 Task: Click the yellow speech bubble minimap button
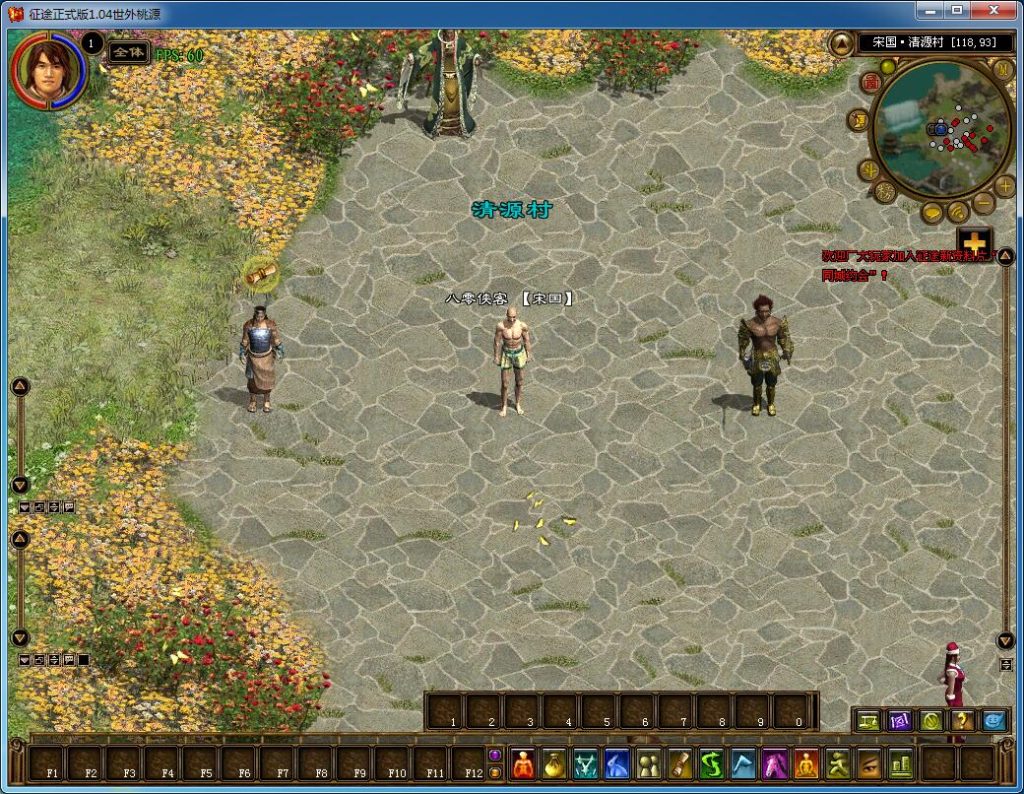point(933,212)
